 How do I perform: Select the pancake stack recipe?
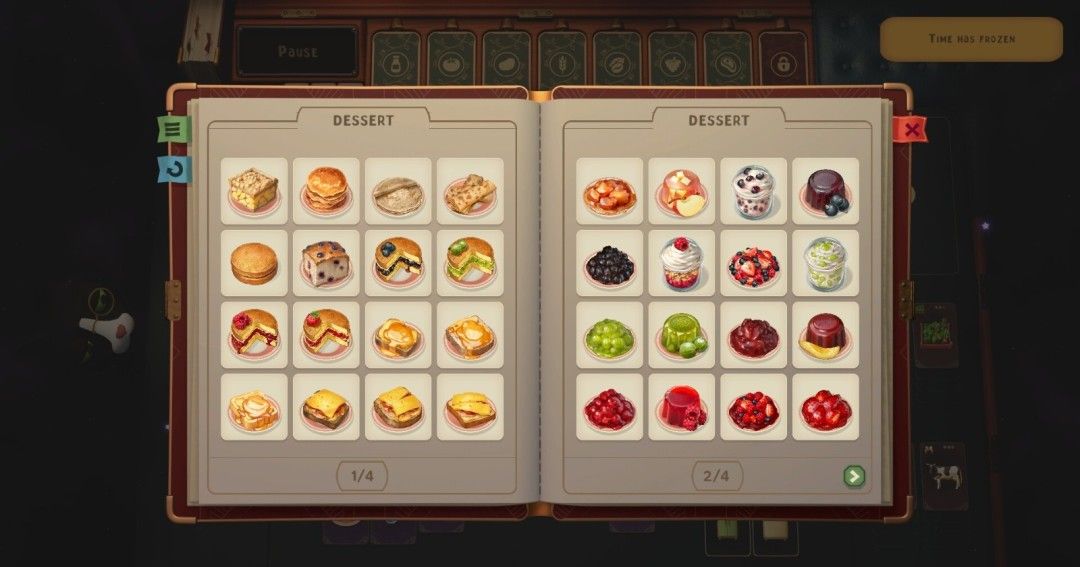(x=326, y=190)
